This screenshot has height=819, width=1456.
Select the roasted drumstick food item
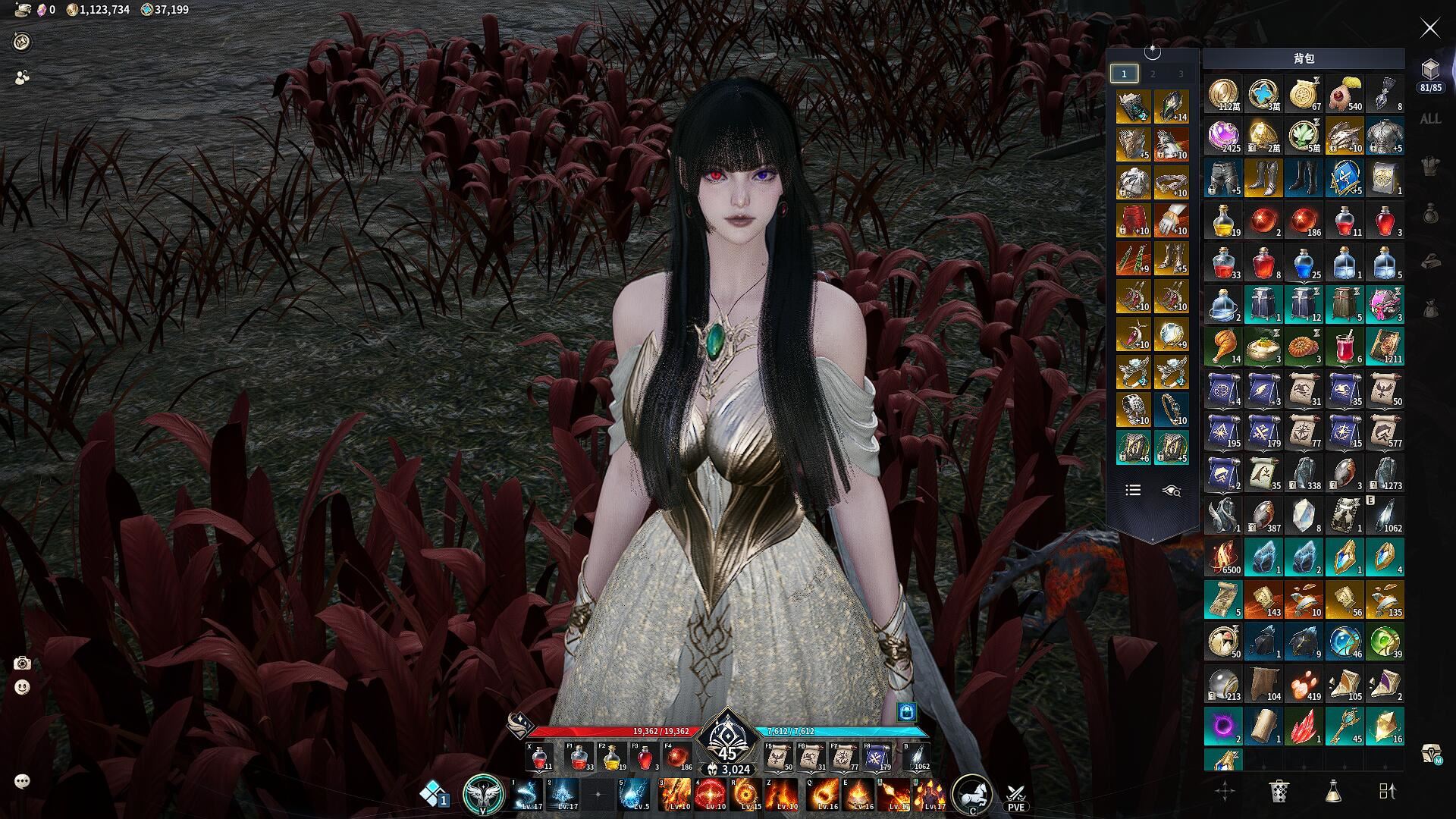click(x=1222, y=346)
